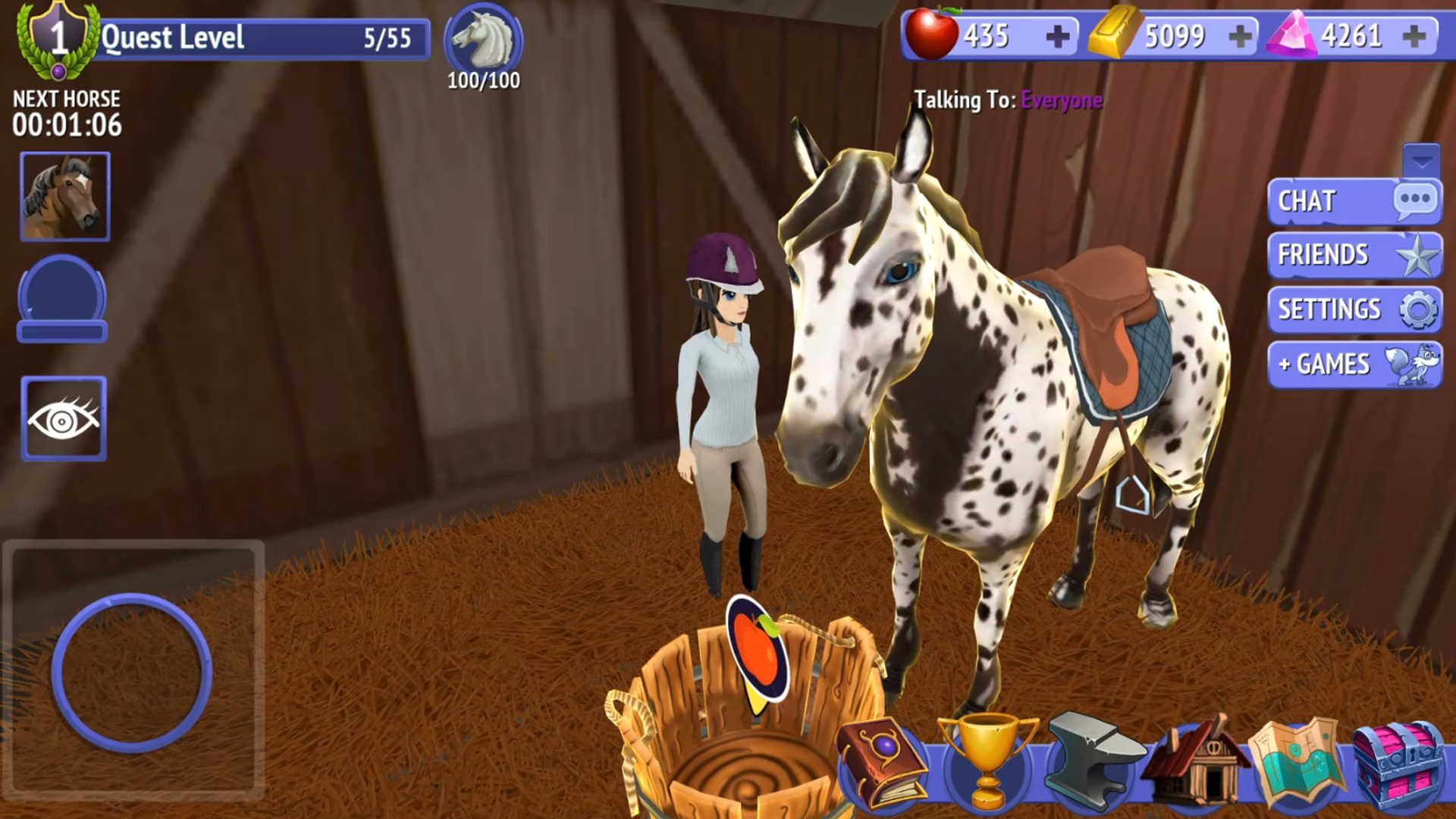Screen dimensions: 1456x819
Task: Toggle chat audience from Everyone
Action: pos(1062,99)
